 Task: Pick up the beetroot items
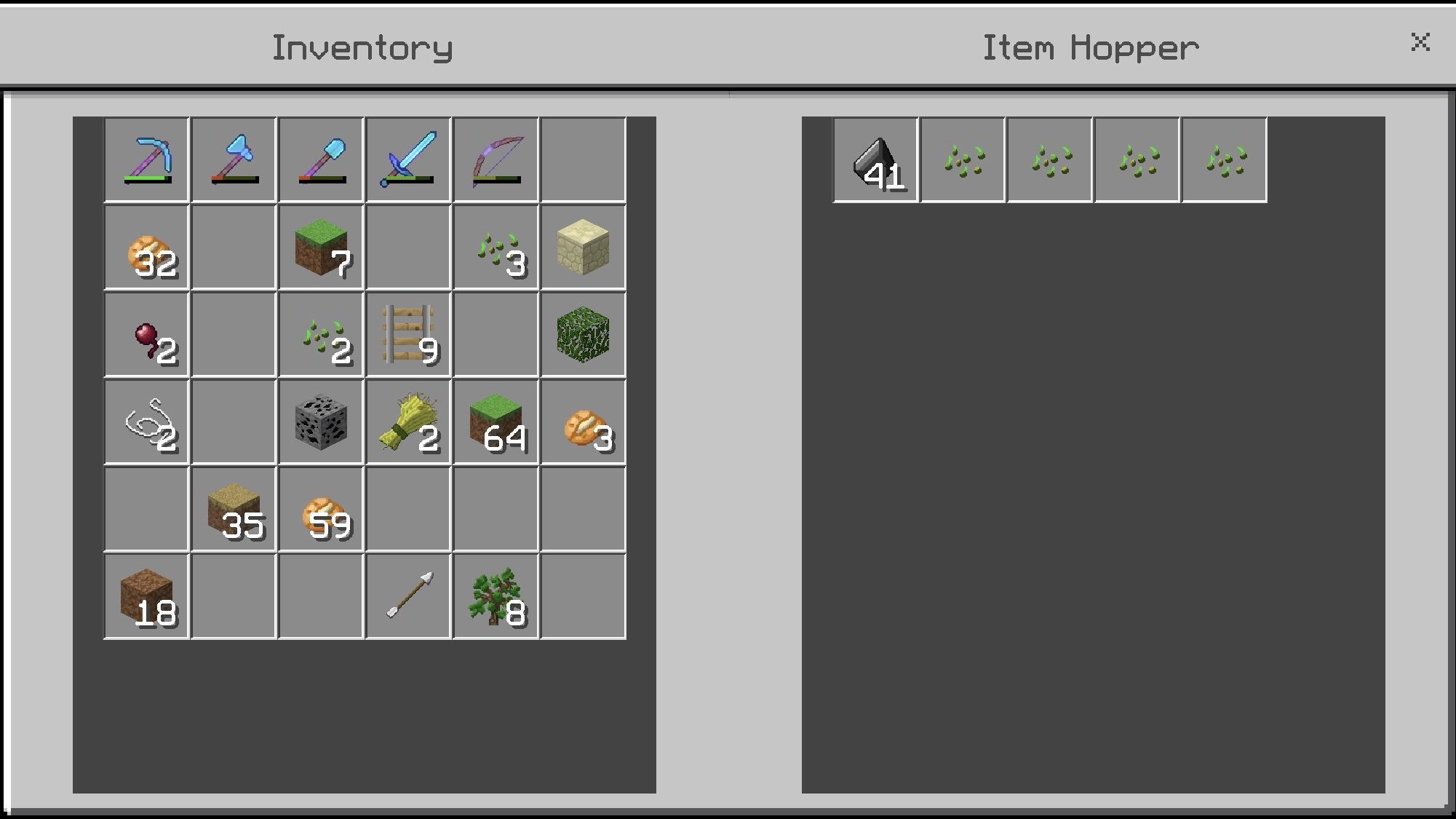point(146,334)
